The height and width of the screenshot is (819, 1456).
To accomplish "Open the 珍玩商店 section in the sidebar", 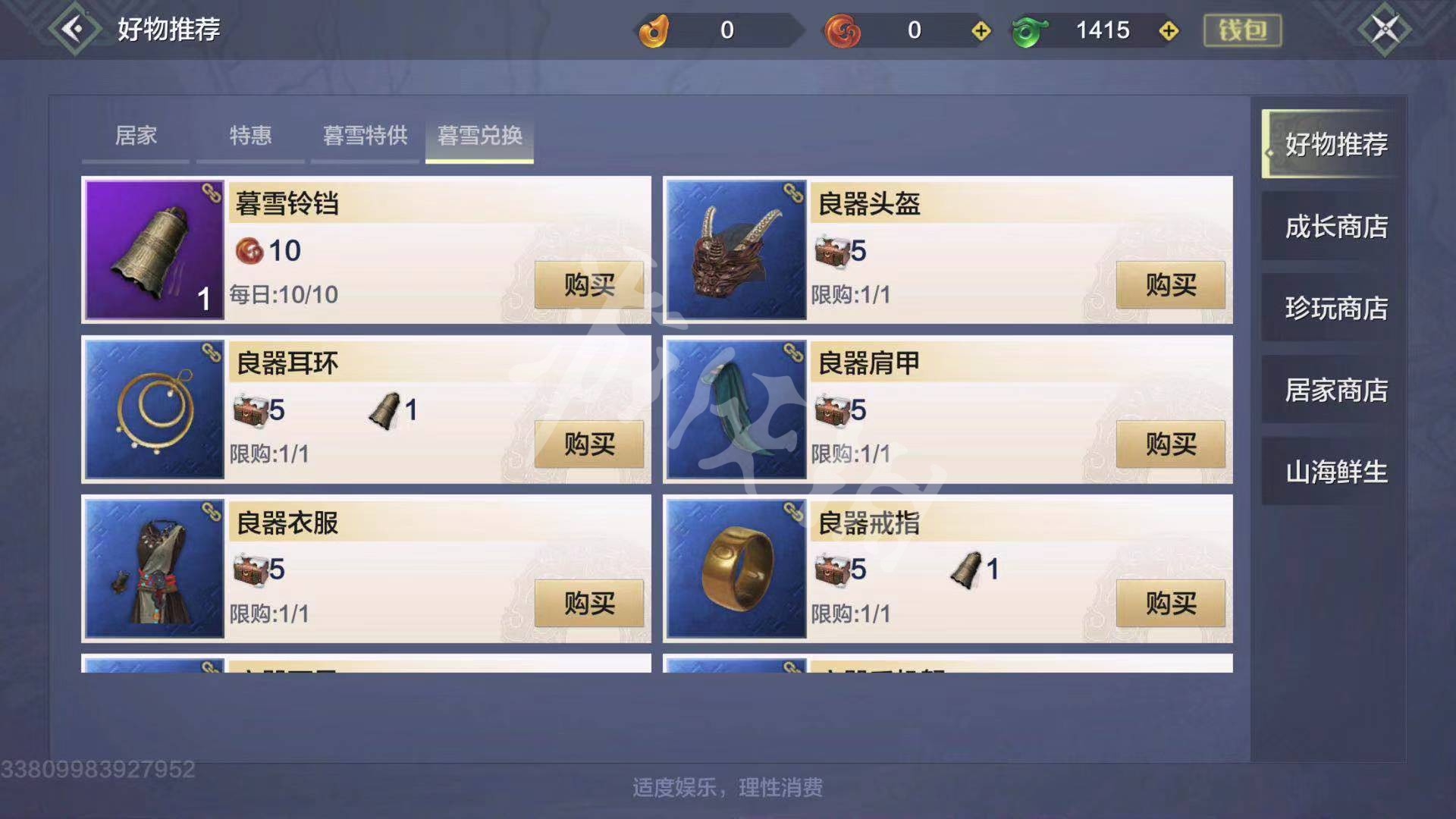I will (x=1336, y=308).
